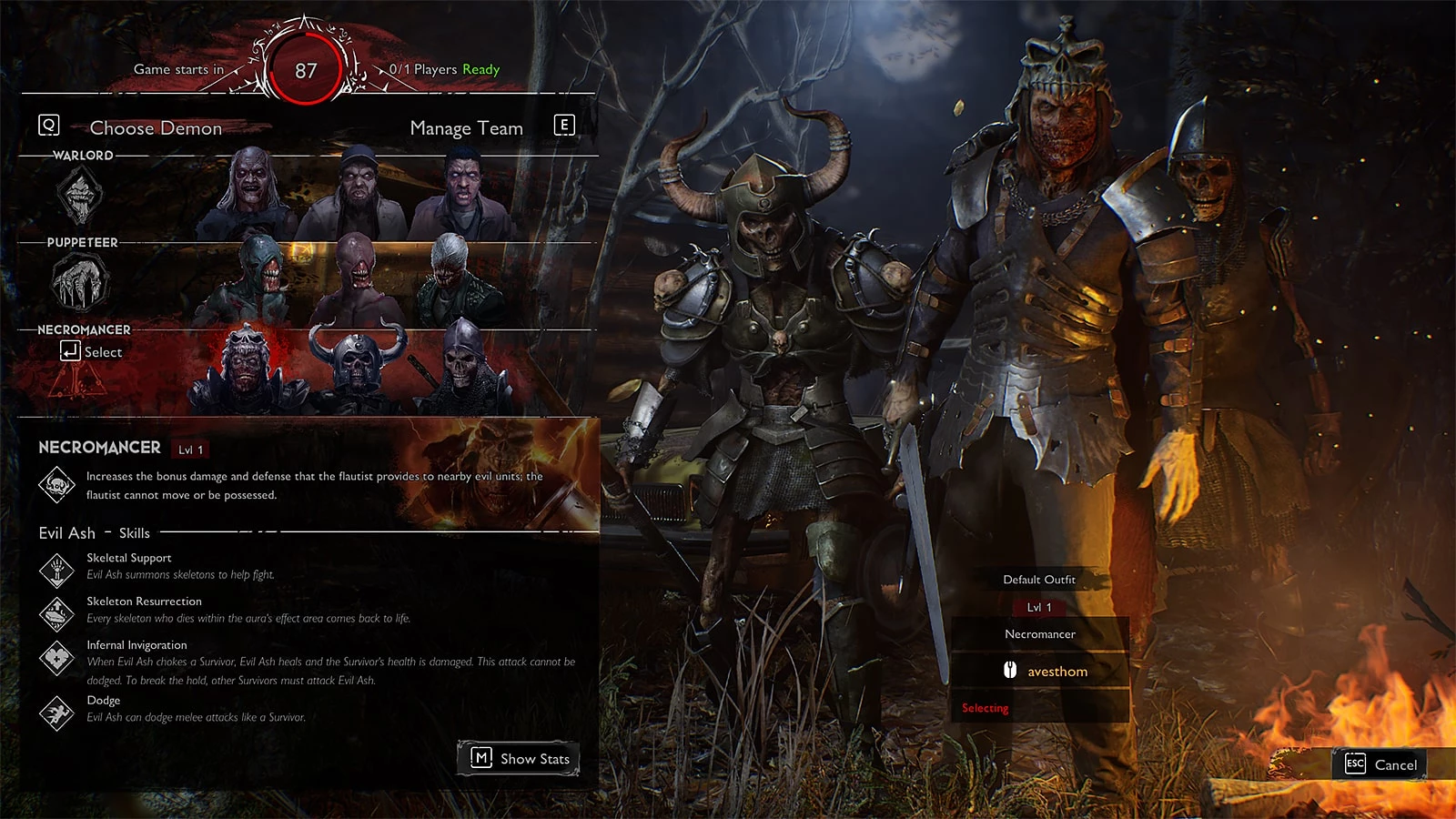The width and height of the screenshot is (1456, 819).
Task: Confirm Necromancer with the Select button
Action: click(x=91, y=352)
